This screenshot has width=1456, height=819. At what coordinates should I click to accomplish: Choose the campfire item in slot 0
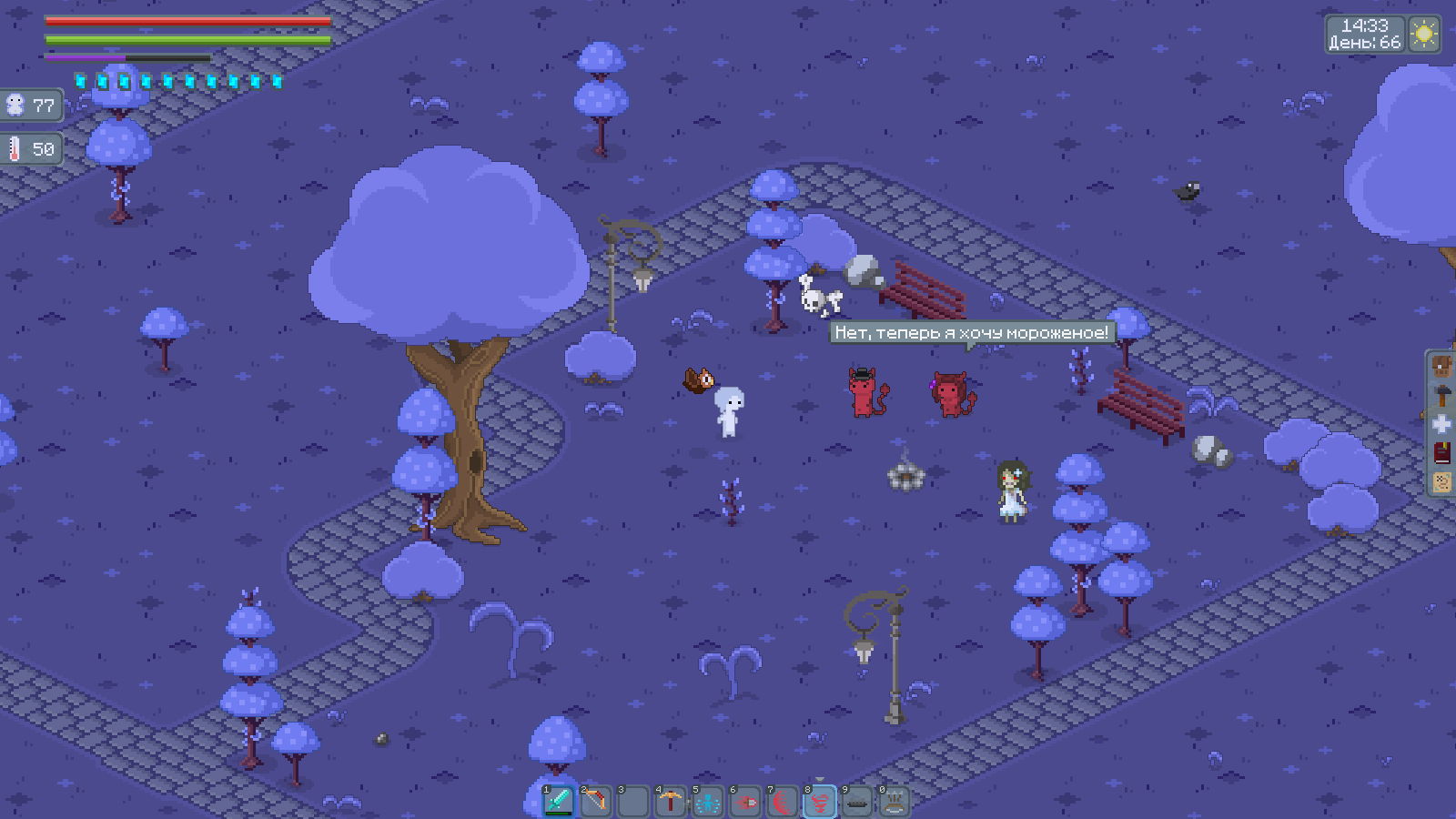(895, 802)
